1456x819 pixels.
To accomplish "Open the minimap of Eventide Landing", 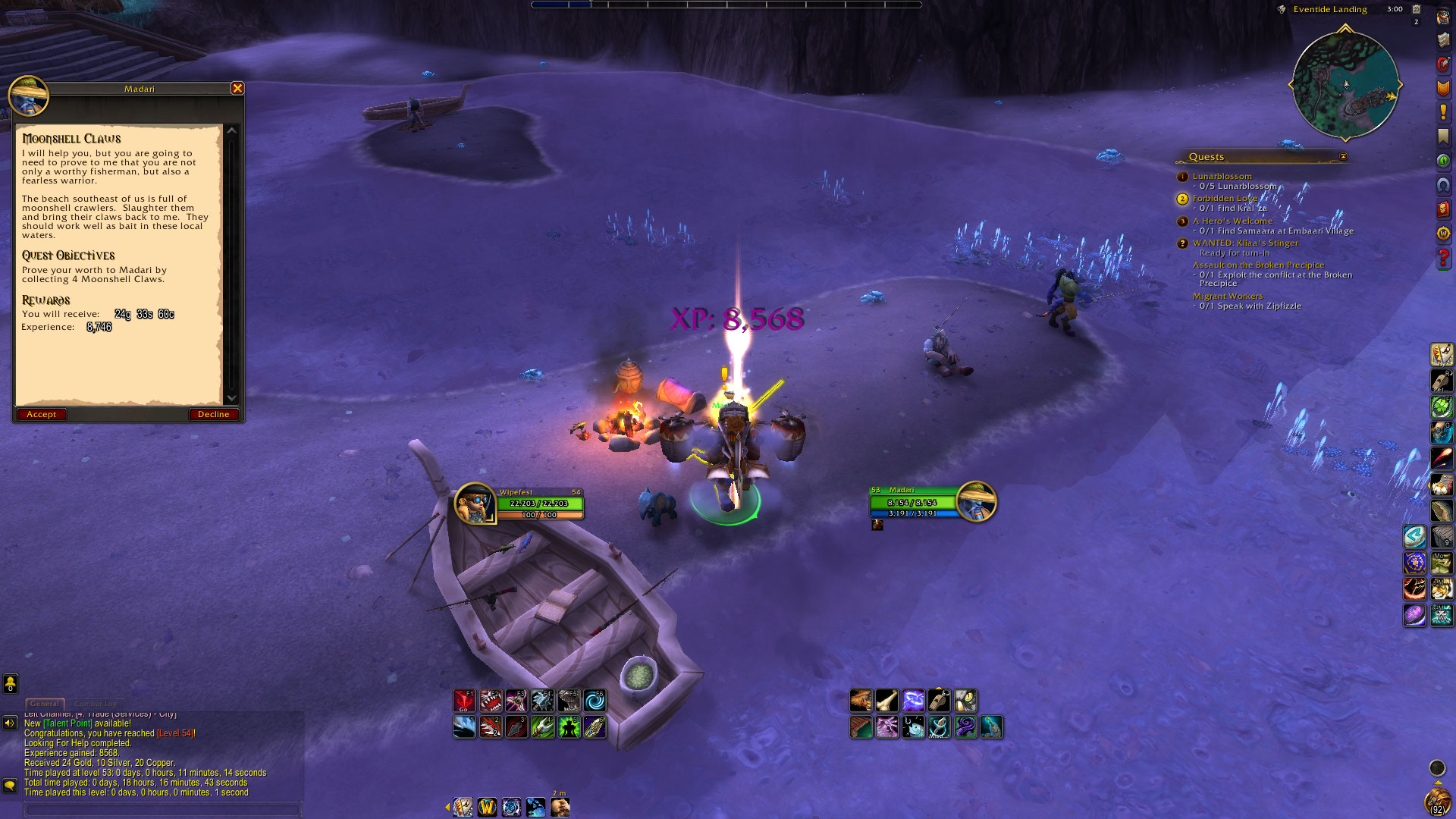I will pyautogui.click(x=1345, y=84).
